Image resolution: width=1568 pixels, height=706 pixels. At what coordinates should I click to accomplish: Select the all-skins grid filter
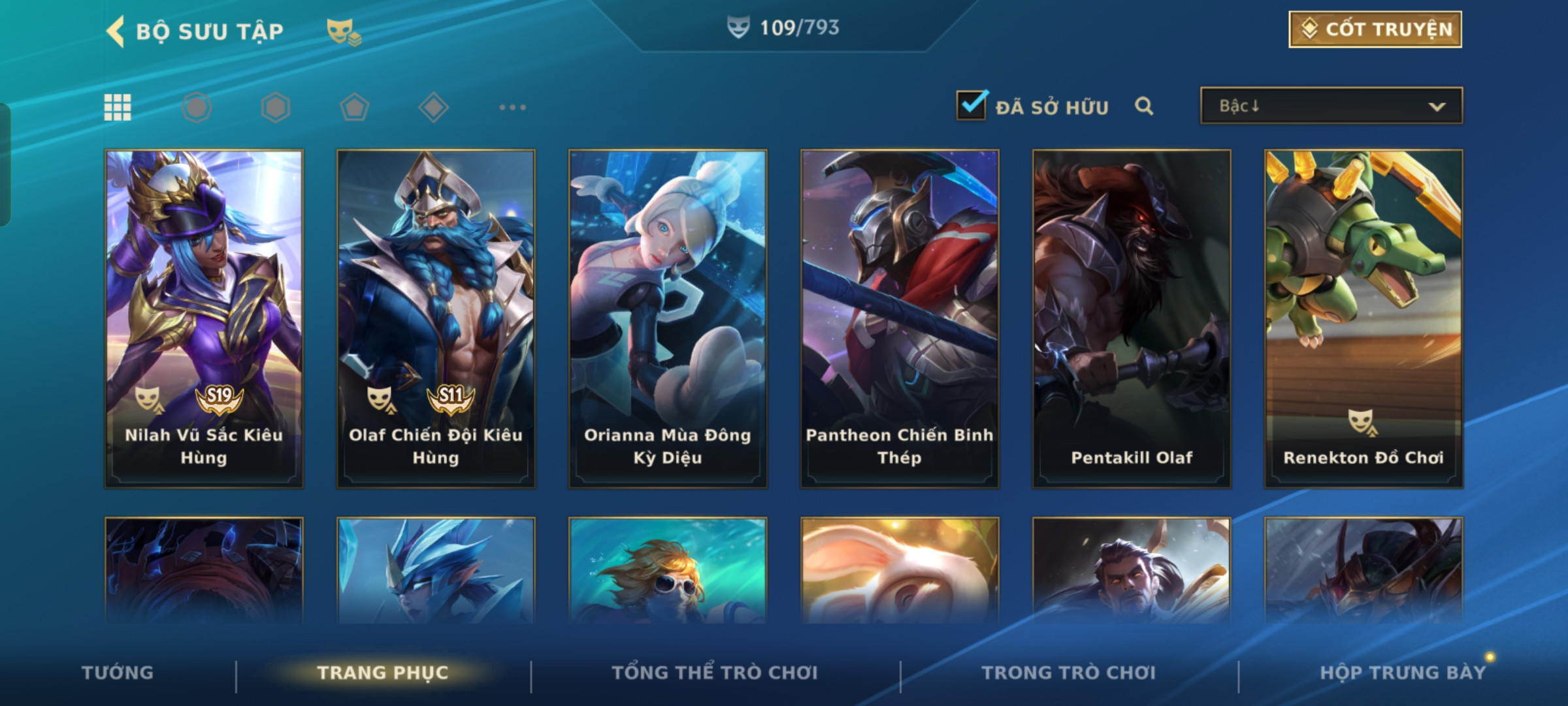coord(118,107)
